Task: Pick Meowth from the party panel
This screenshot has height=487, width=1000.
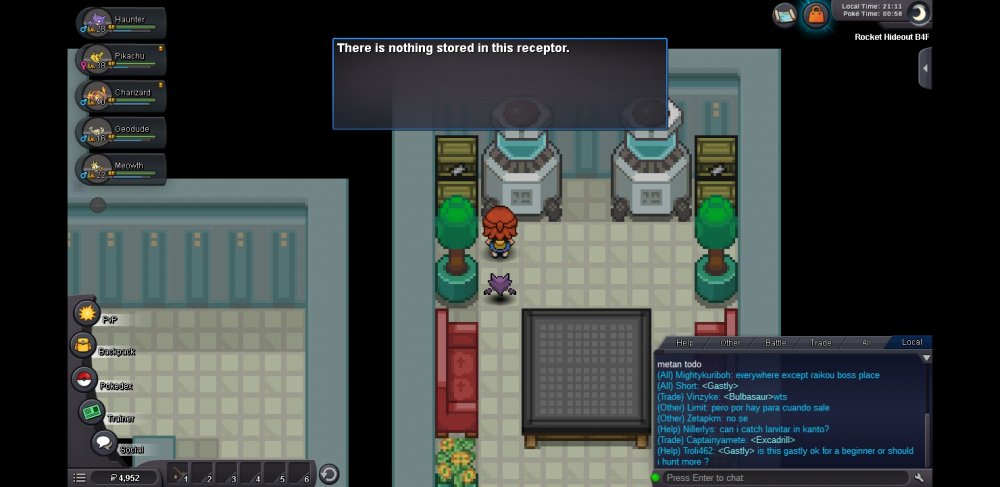Action: tap(122, 169)
